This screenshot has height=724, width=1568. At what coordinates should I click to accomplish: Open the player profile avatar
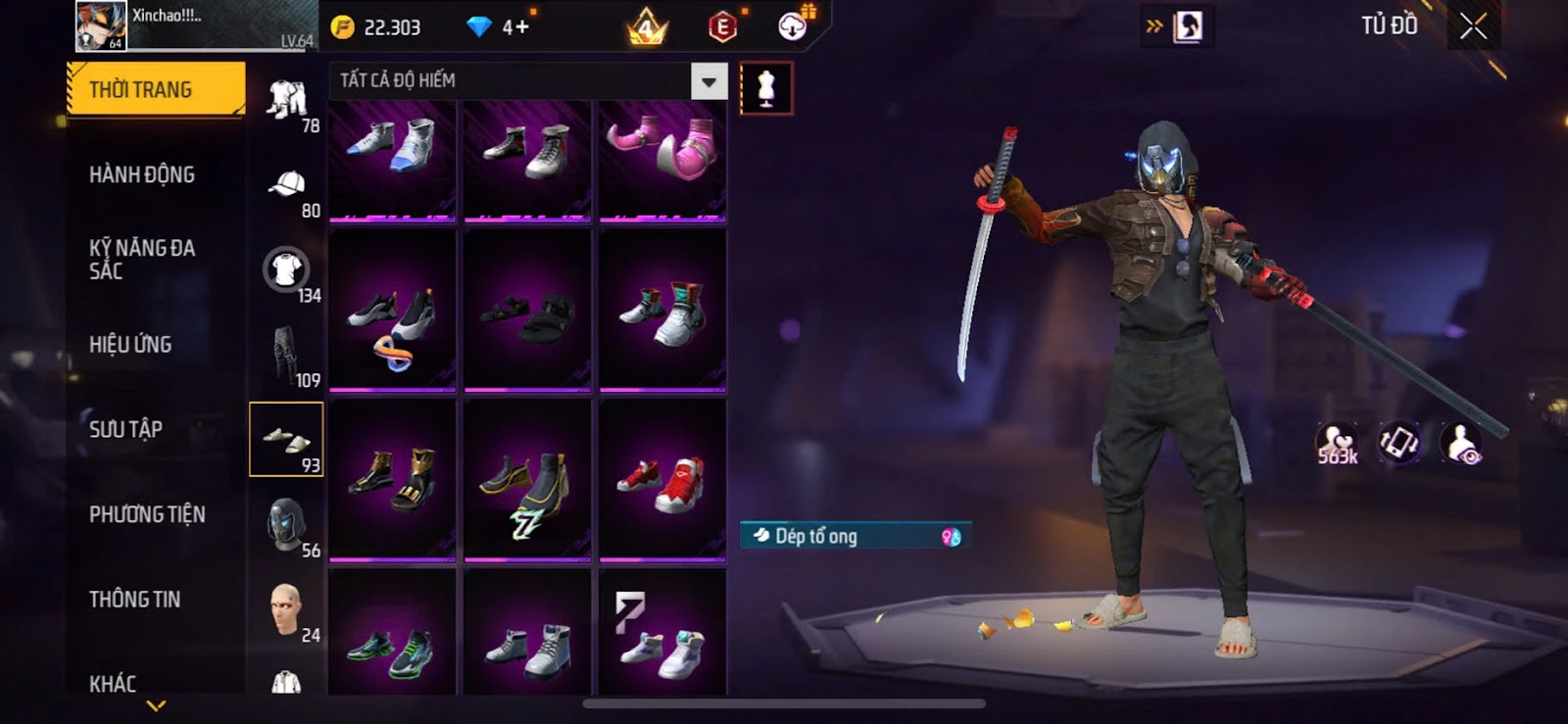point(101,26)
